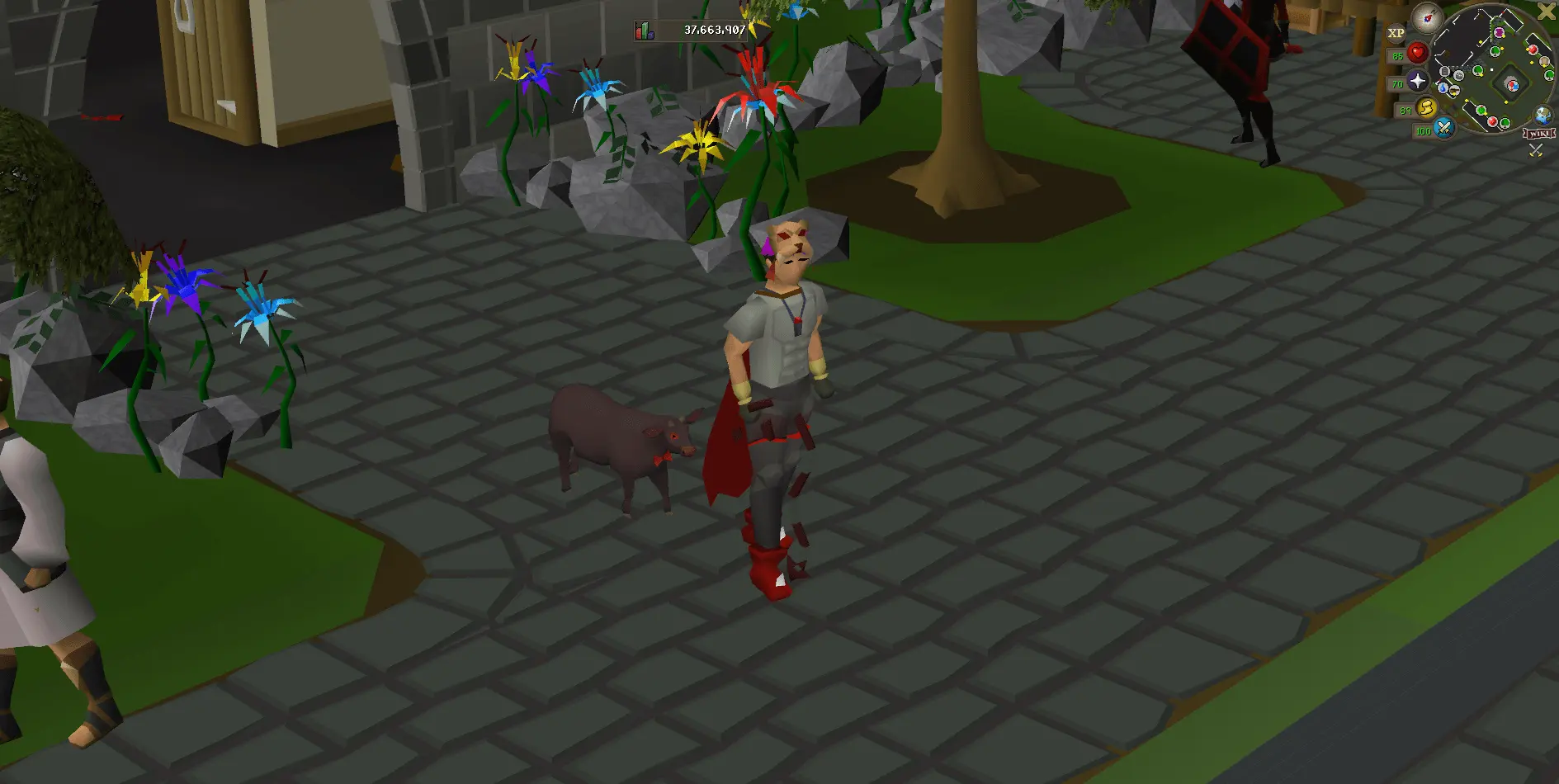Click the XP orb next to the minimap
The height and width of the screenshot is (784, 1559).
coord(1396,32)
